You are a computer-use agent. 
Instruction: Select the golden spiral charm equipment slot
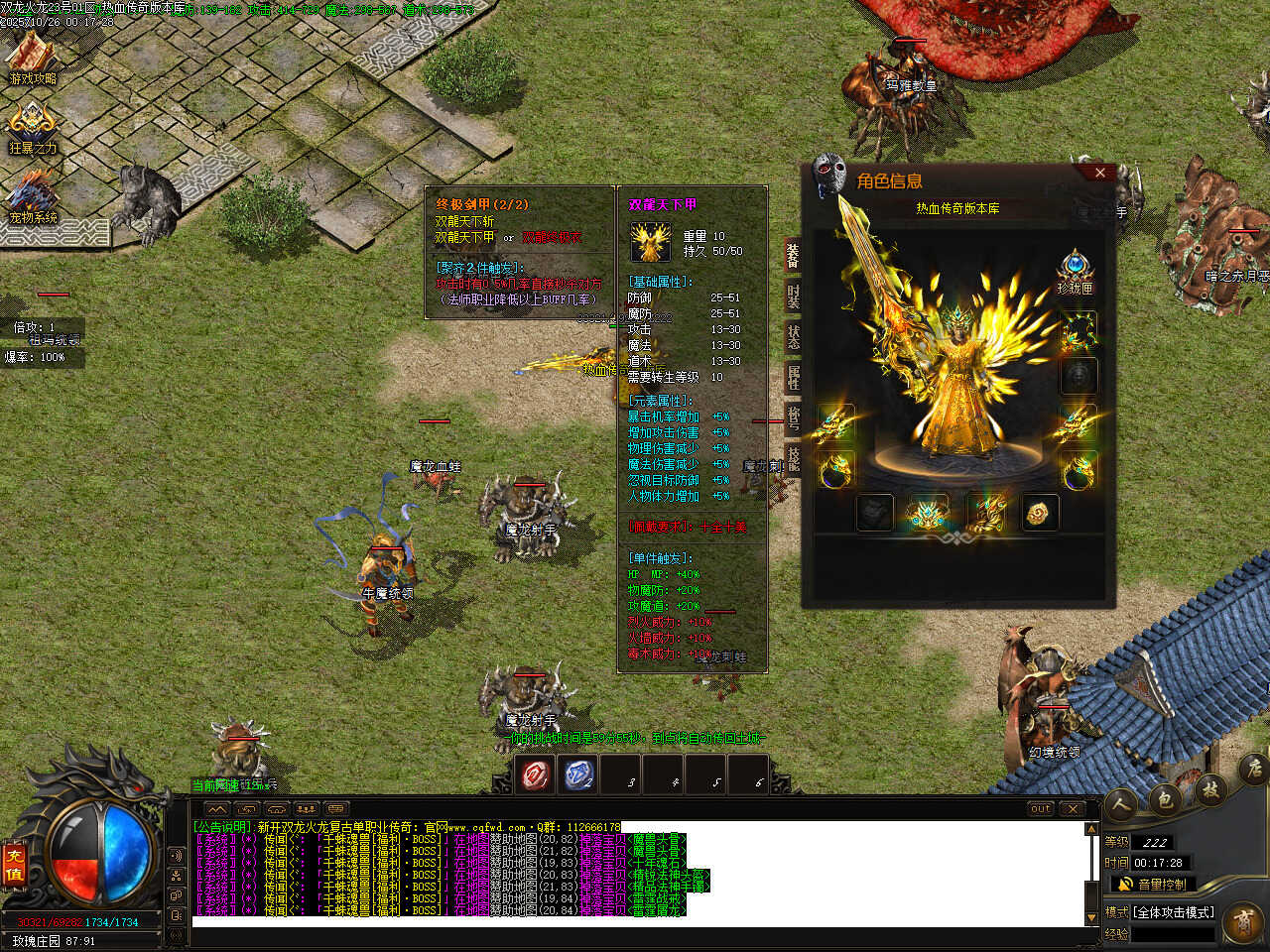coord(1040,513)
